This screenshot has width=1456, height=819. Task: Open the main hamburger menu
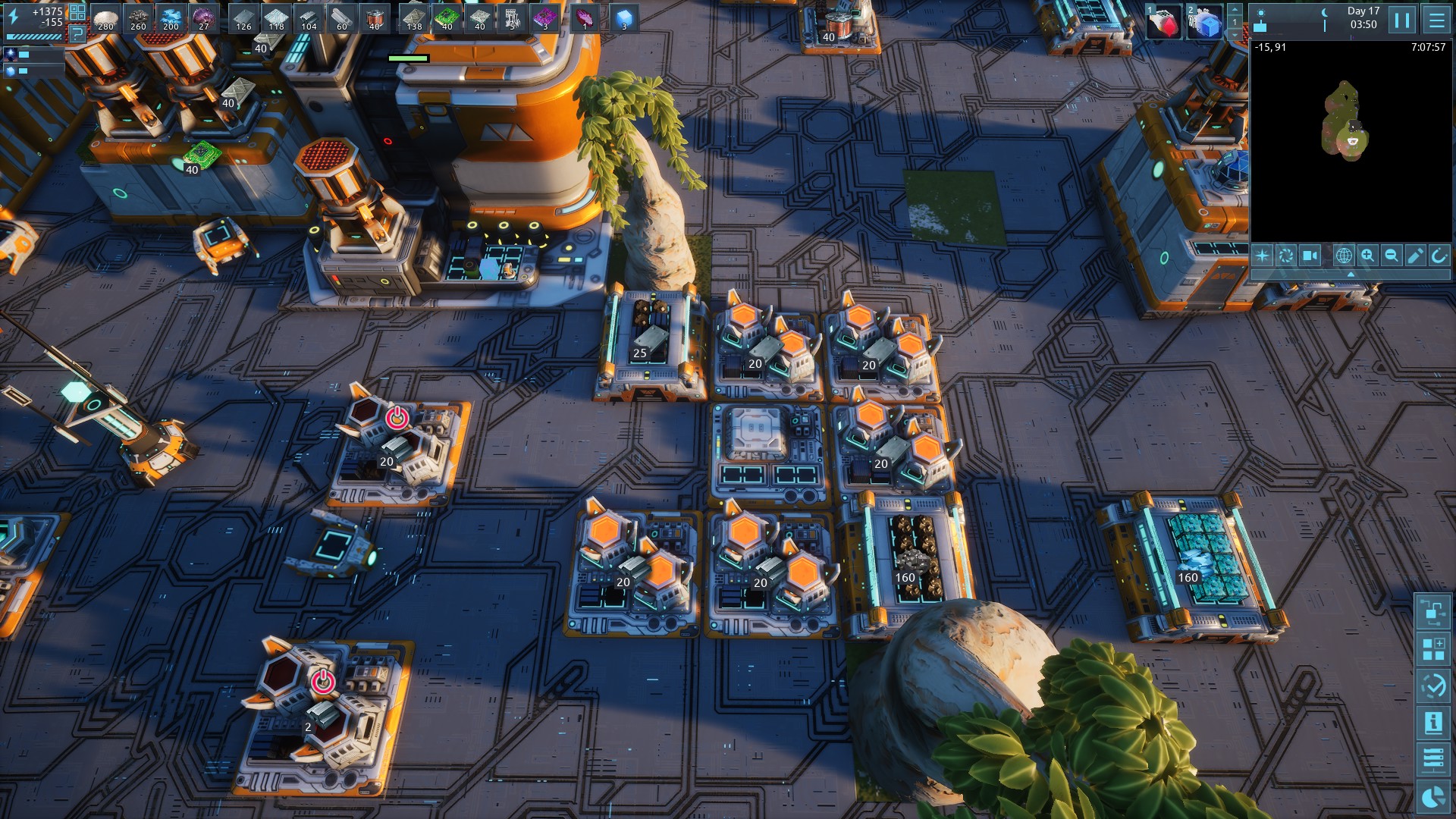click(x=1436, y=20)
